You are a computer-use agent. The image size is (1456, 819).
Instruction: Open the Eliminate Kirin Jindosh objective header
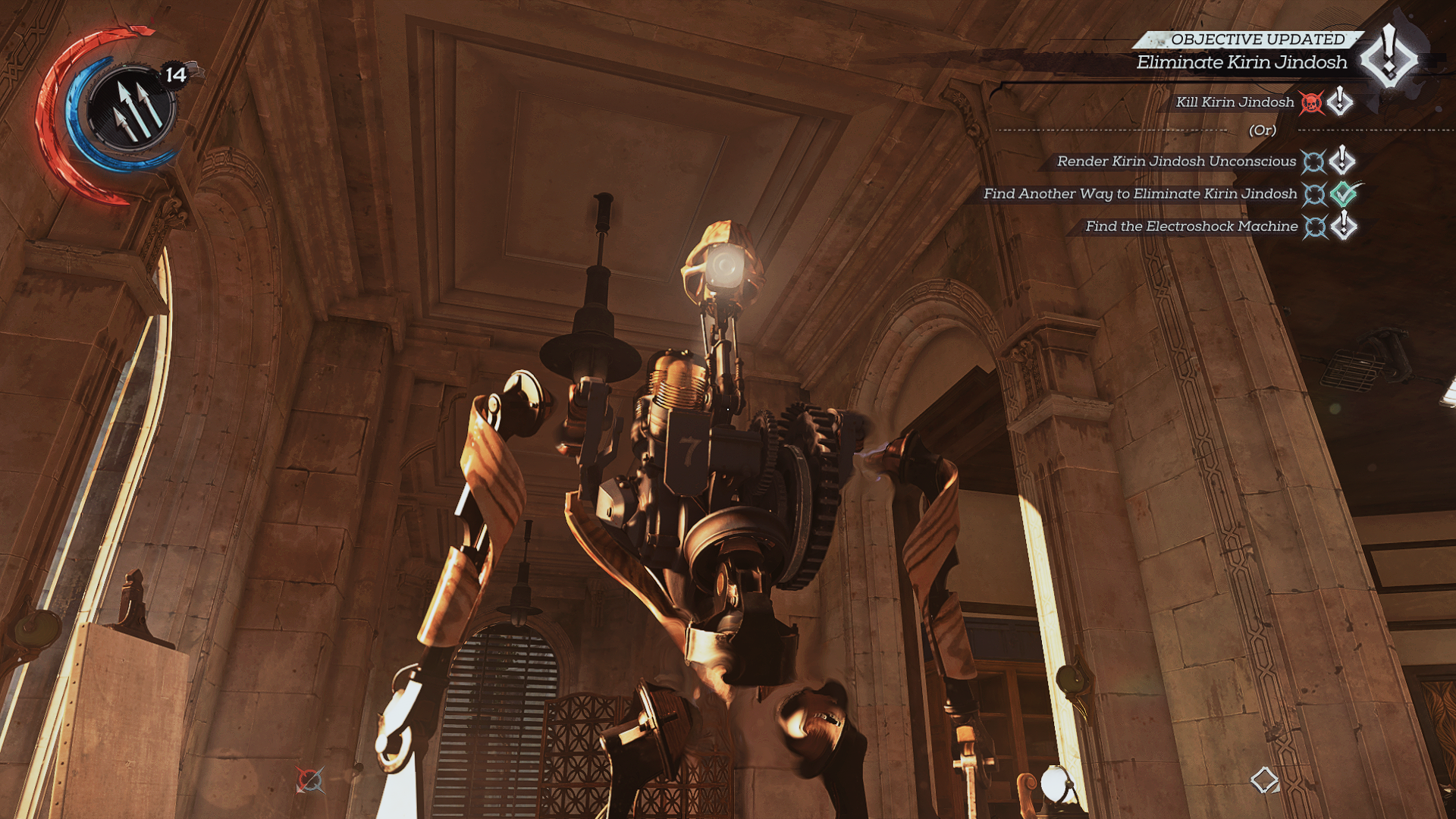(x=1241, y=62)
